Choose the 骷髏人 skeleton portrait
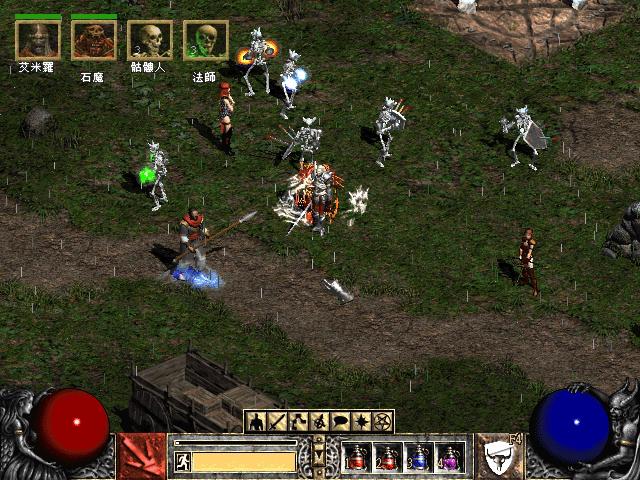Image resolution: width=640 pixels, height=480 pixels. point(150,40)
